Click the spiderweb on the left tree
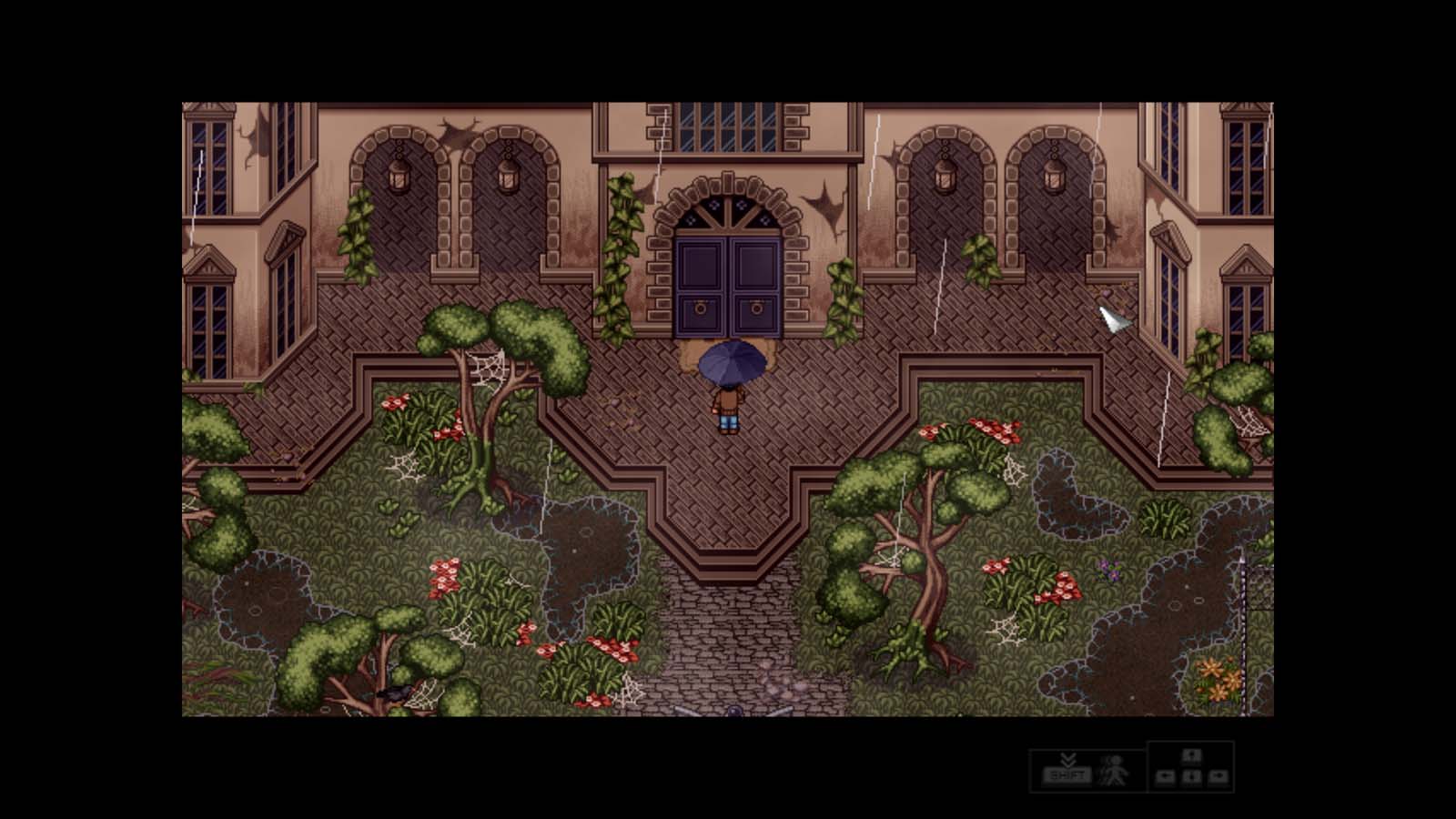The width and height of the screenshot is (1456, 819). pyautogui.click(x=485, y=369)
